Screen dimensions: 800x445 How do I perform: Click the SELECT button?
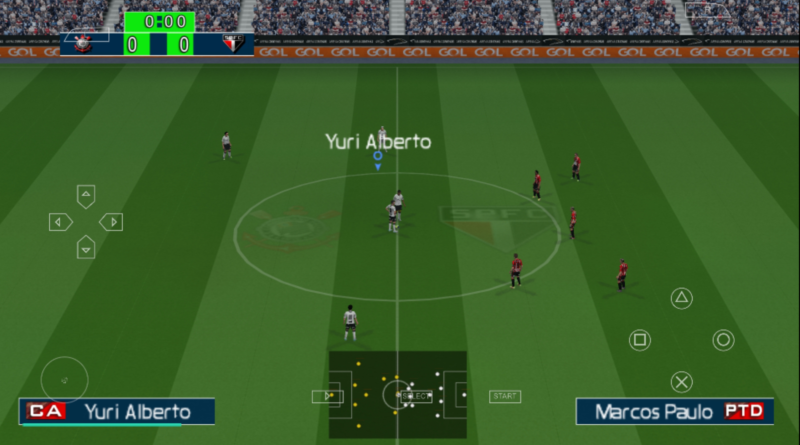pyautogui.click(x=416, y=396)
